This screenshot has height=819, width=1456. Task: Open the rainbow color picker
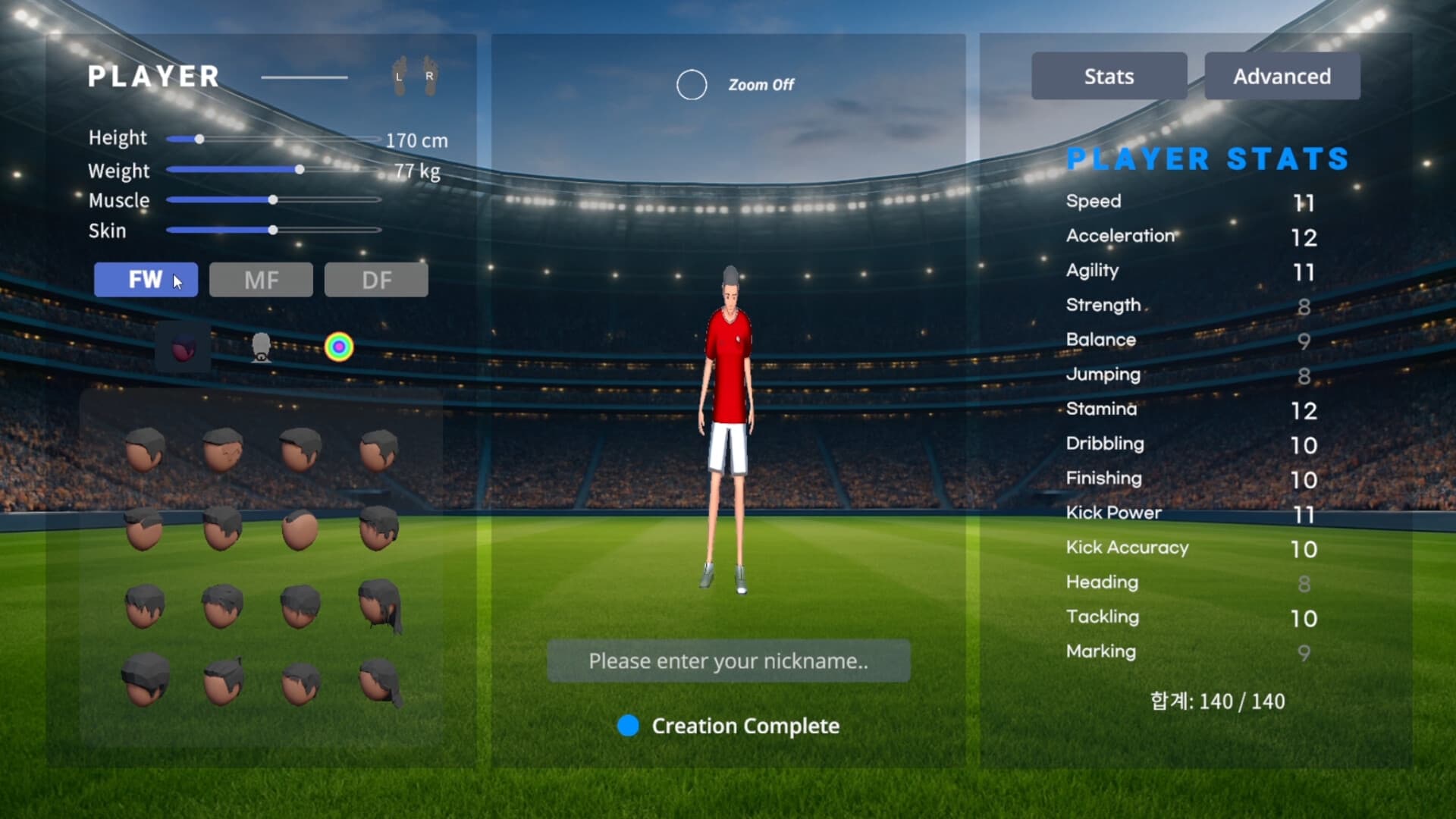340,347
